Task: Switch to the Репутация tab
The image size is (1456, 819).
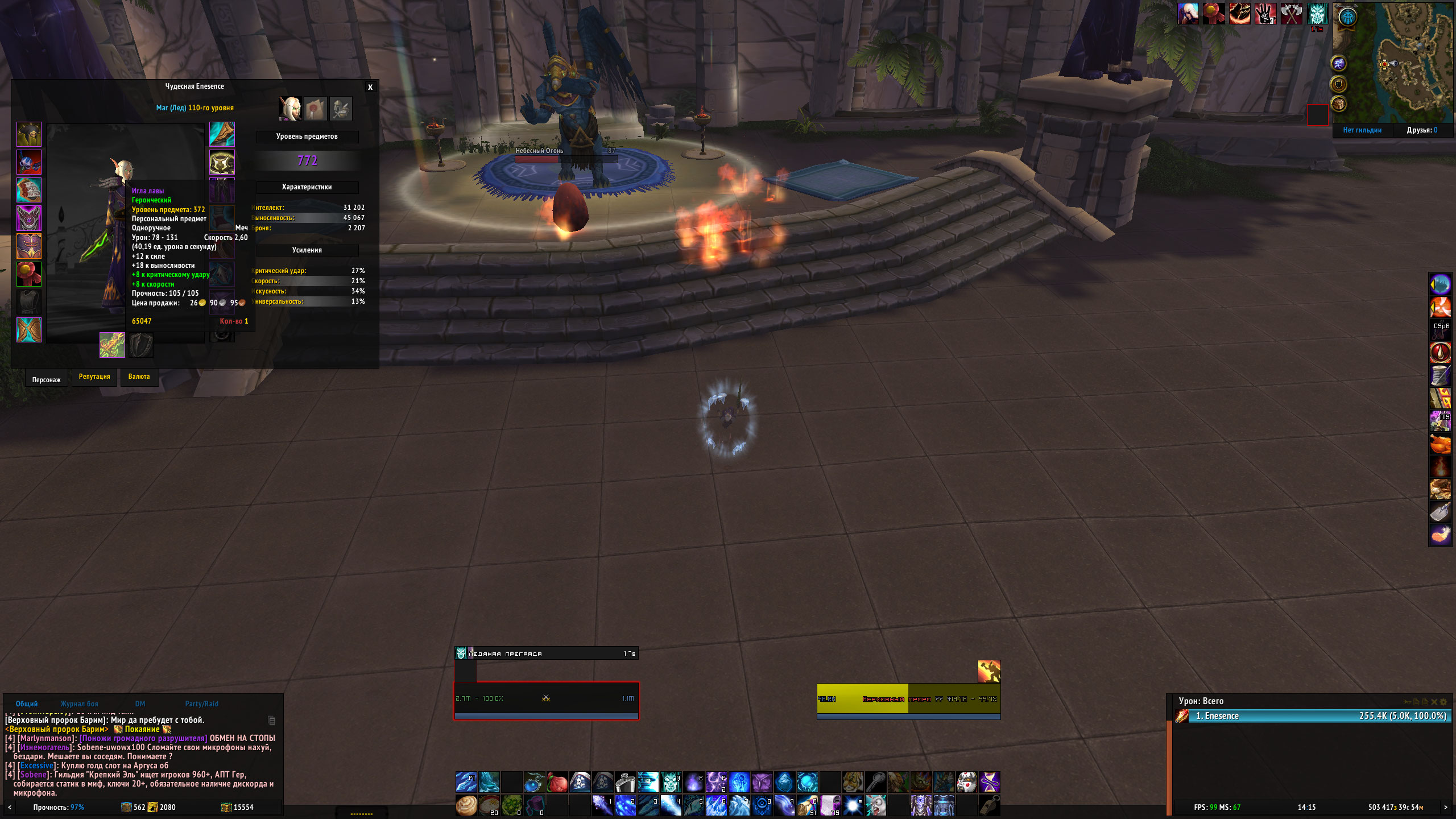Action: click(94, 377)
